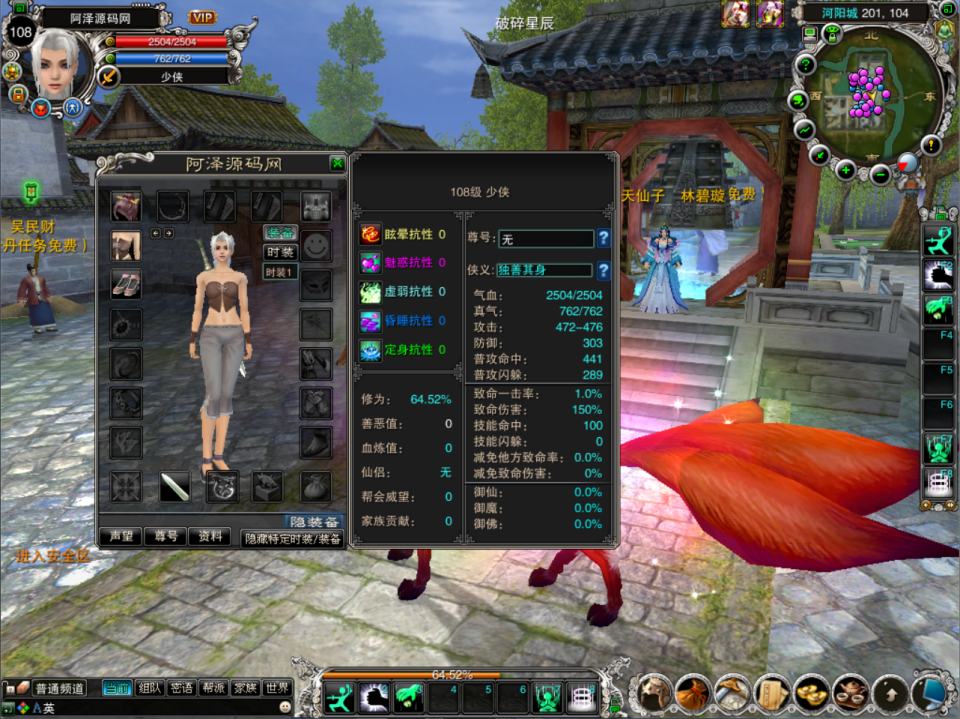Open the gold ingot shop icon
Viewport: 960px width, 719px height.
tap(810, 692)
